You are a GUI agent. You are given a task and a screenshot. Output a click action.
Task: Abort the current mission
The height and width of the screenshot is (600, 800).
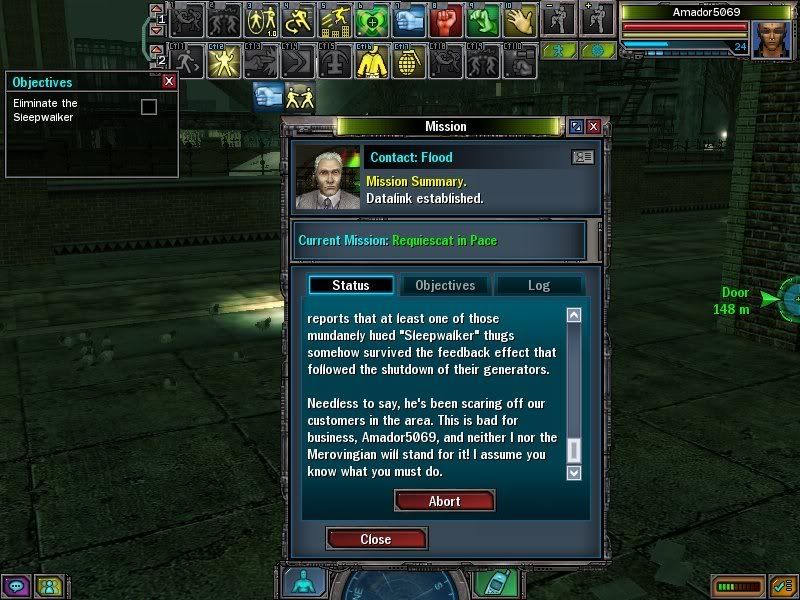pos(444,501)
